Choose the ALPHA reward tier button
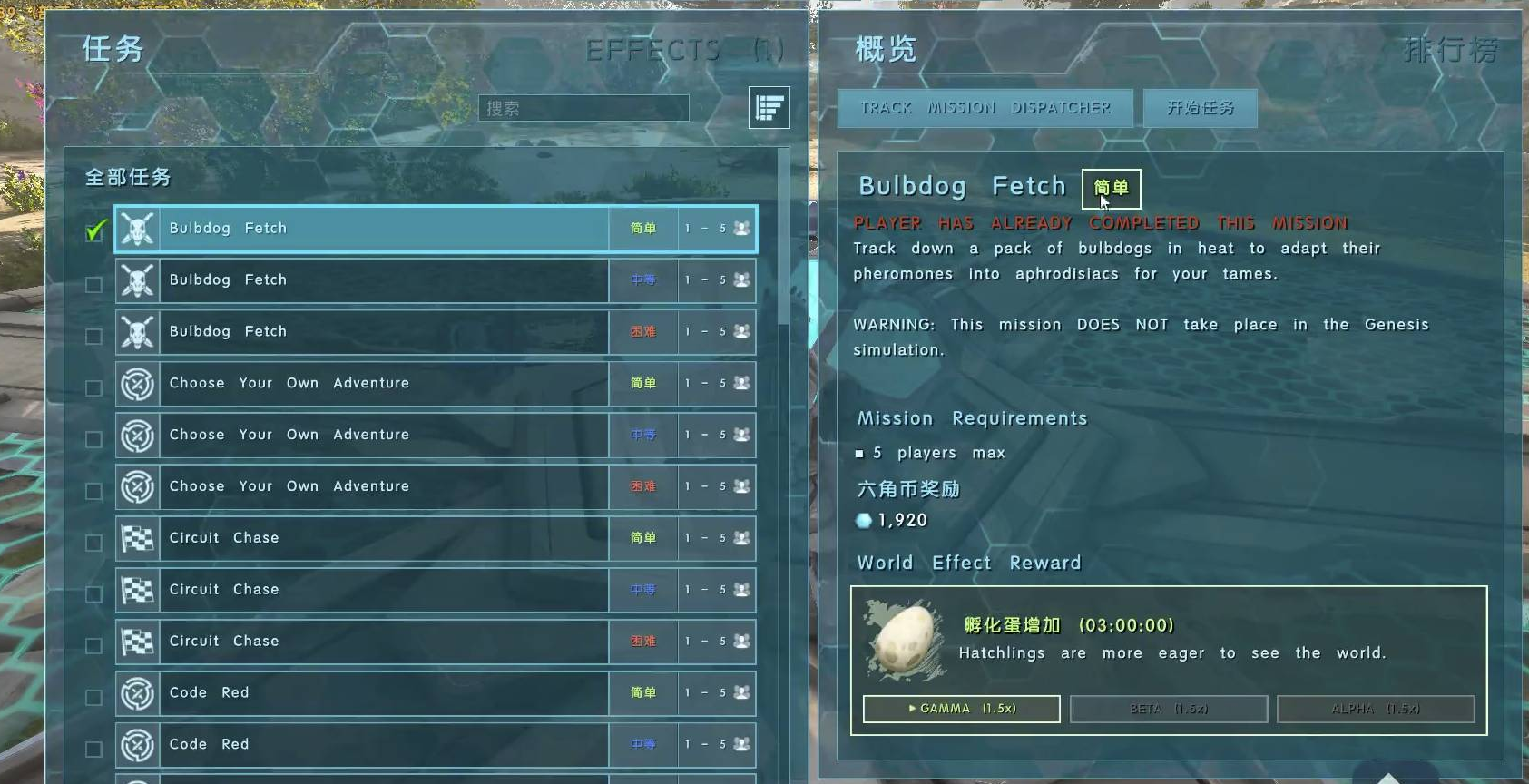This screenshot has height=784, width=1529. coord(1375,709)
